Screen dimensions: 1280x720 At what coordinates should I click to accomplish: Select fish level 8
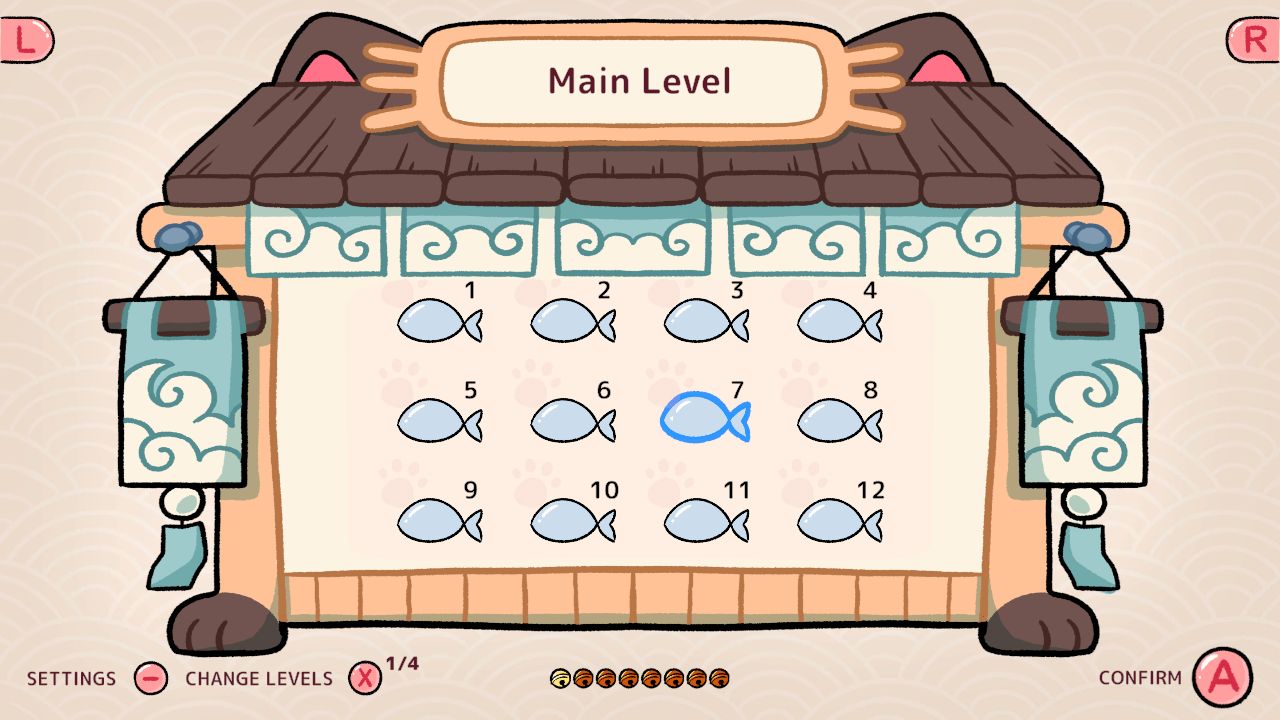pos(838,420)
